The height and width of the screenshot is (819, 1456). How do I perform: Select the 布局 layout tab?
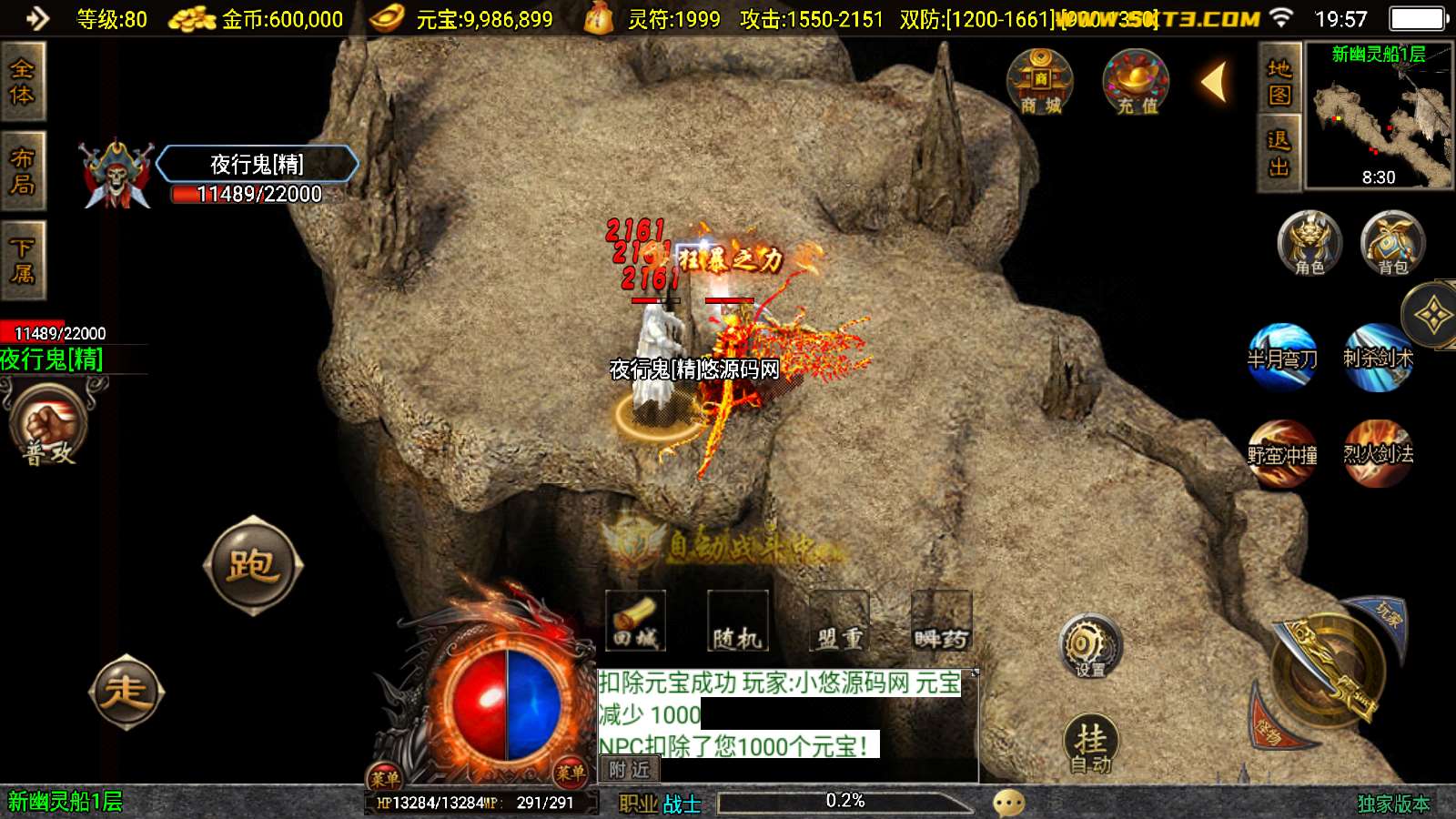22,171
